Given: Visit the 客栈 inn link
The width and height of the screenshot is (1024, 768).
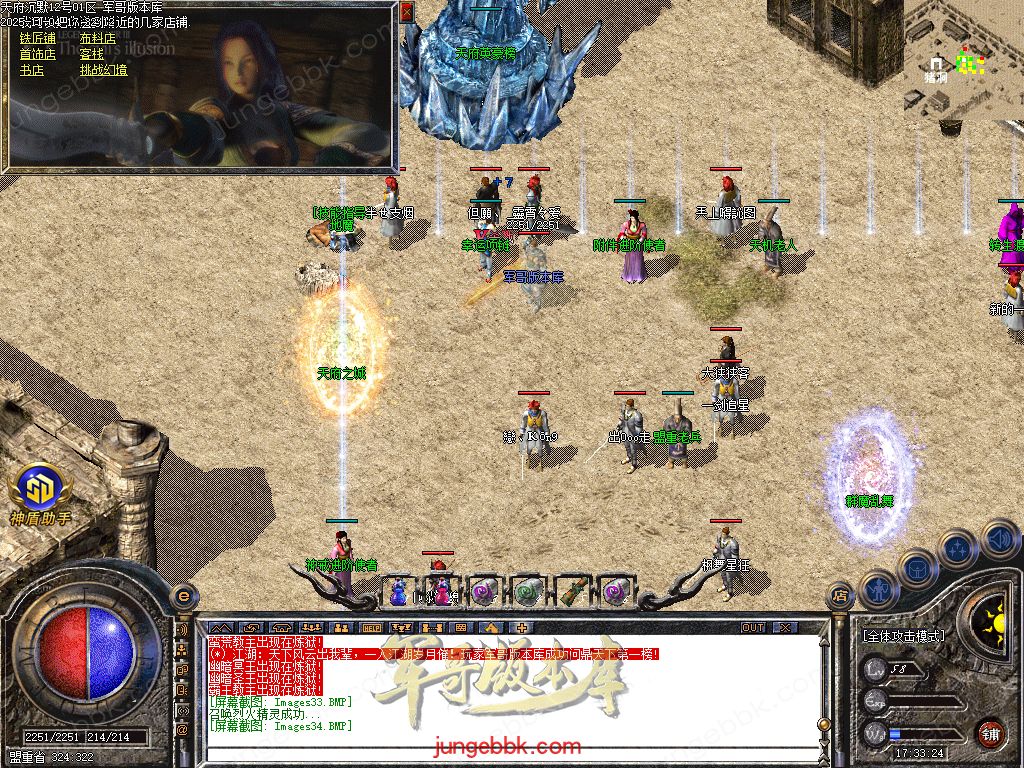Looking at the screenshot, I should [91, 55].
